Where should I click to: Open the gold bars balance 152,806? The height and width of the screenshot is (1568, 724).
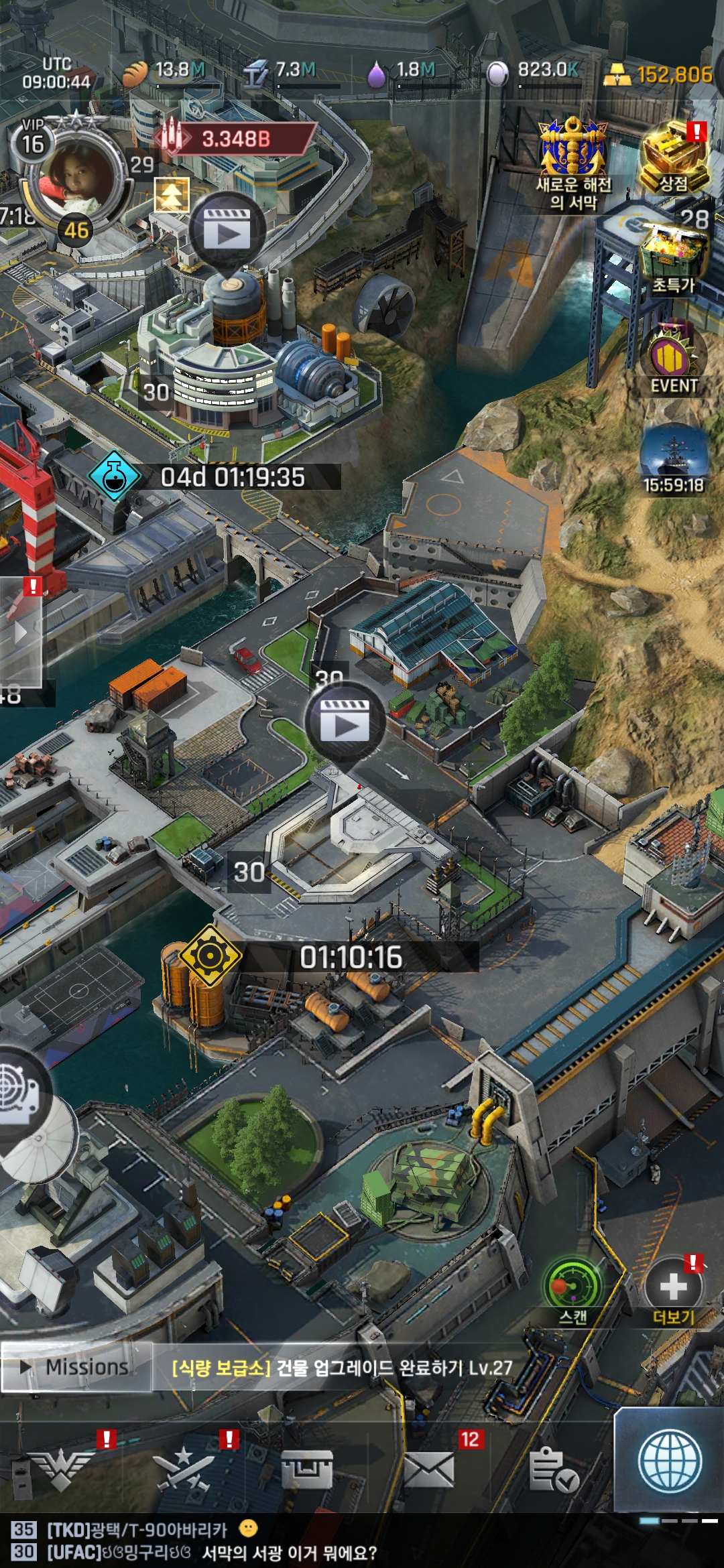pyautogui.click(x=659, y=75)
